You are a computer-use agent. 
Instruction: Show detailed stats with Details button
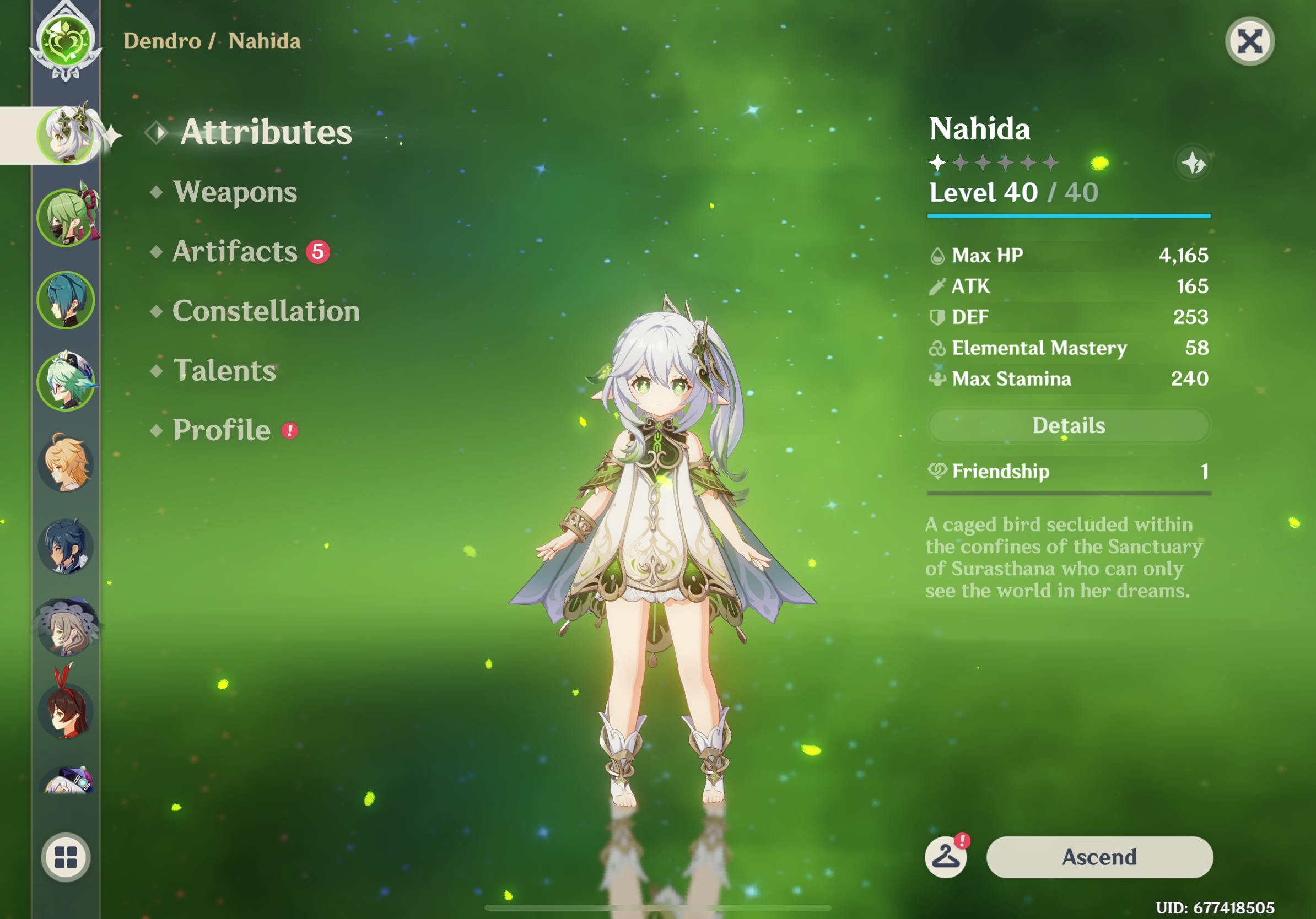pyautogui.click(x=1069, y=426)
